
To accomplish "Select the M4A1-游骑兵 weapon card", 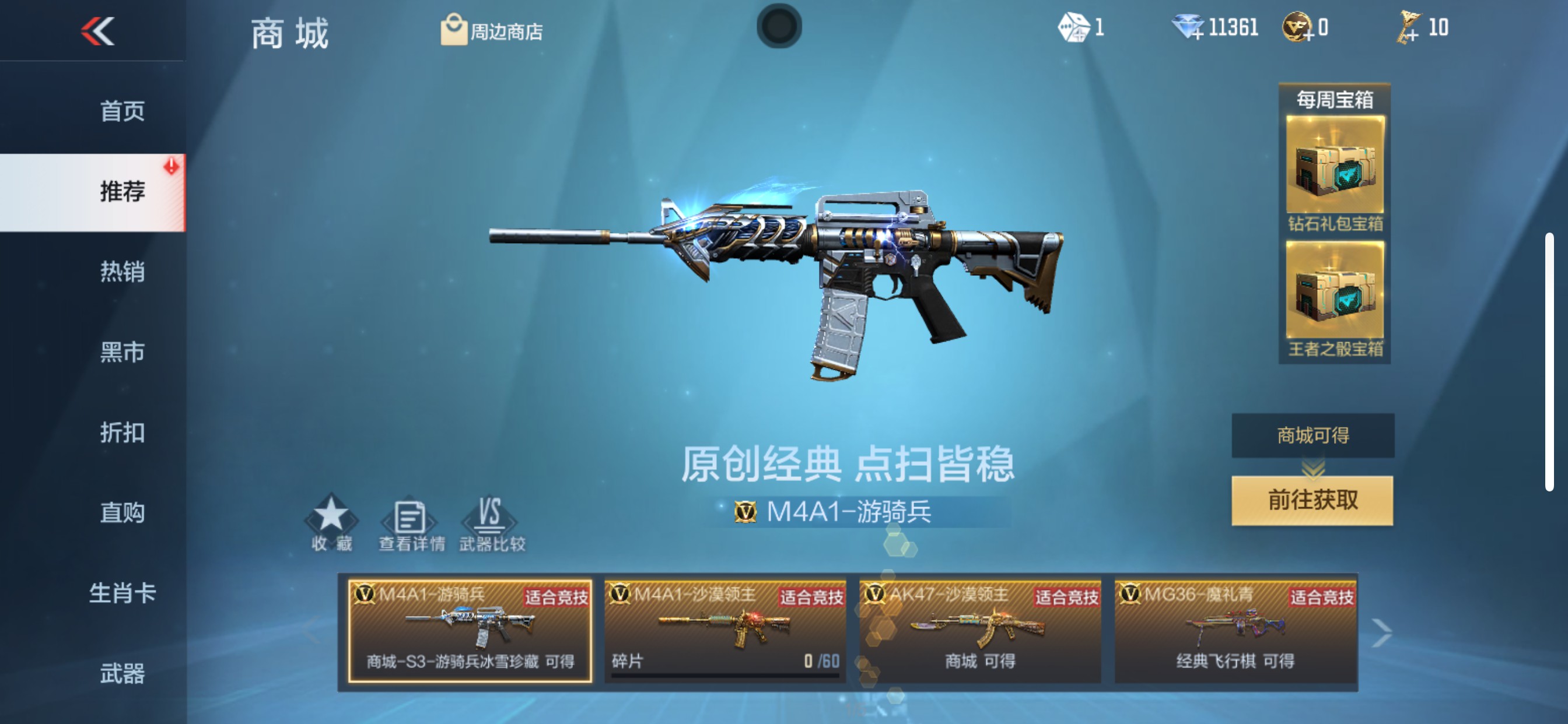I will point(468,632).
